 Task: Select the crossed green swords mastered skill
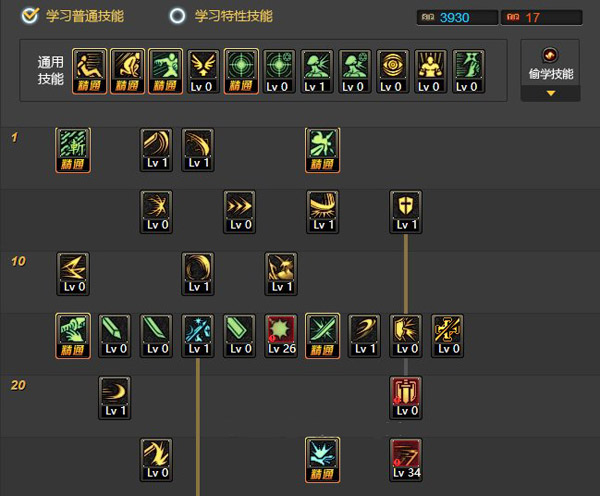tap(322, 335)
